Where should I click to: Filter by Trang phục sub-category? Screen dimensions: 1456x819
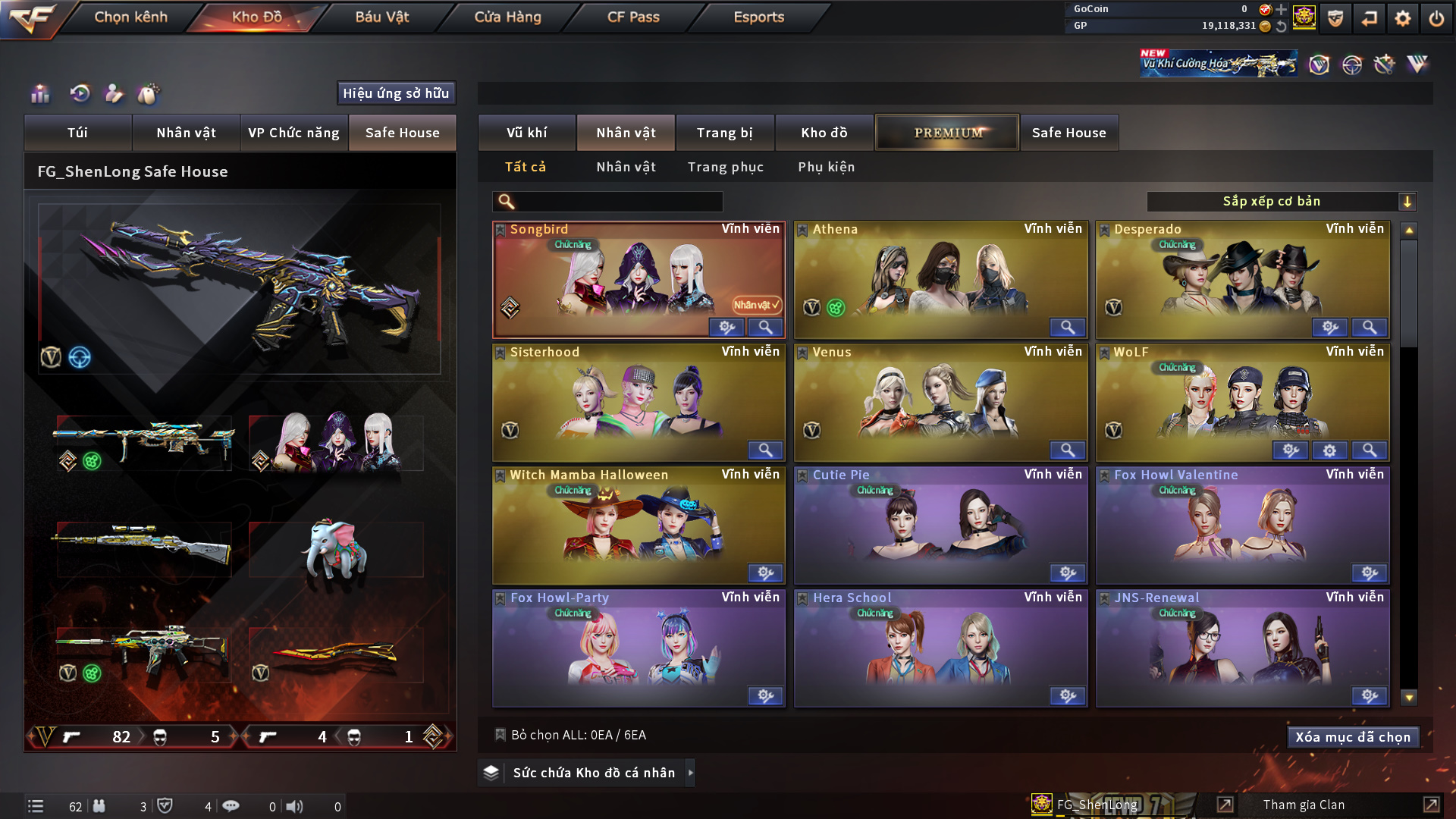pos(725,167)
